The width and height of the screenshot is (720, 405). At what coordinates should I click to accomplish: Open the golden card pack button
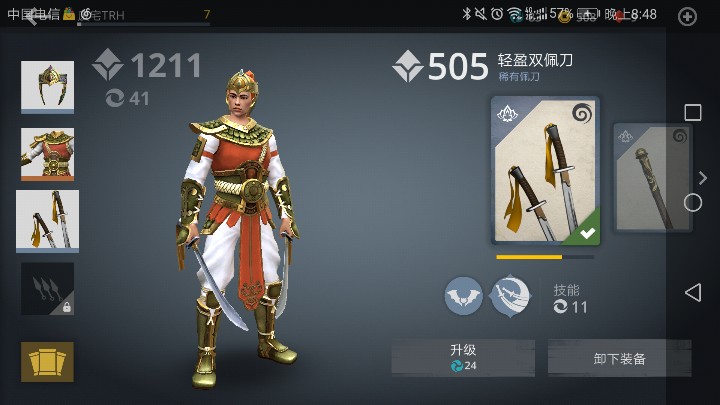[x=47, y=361]
